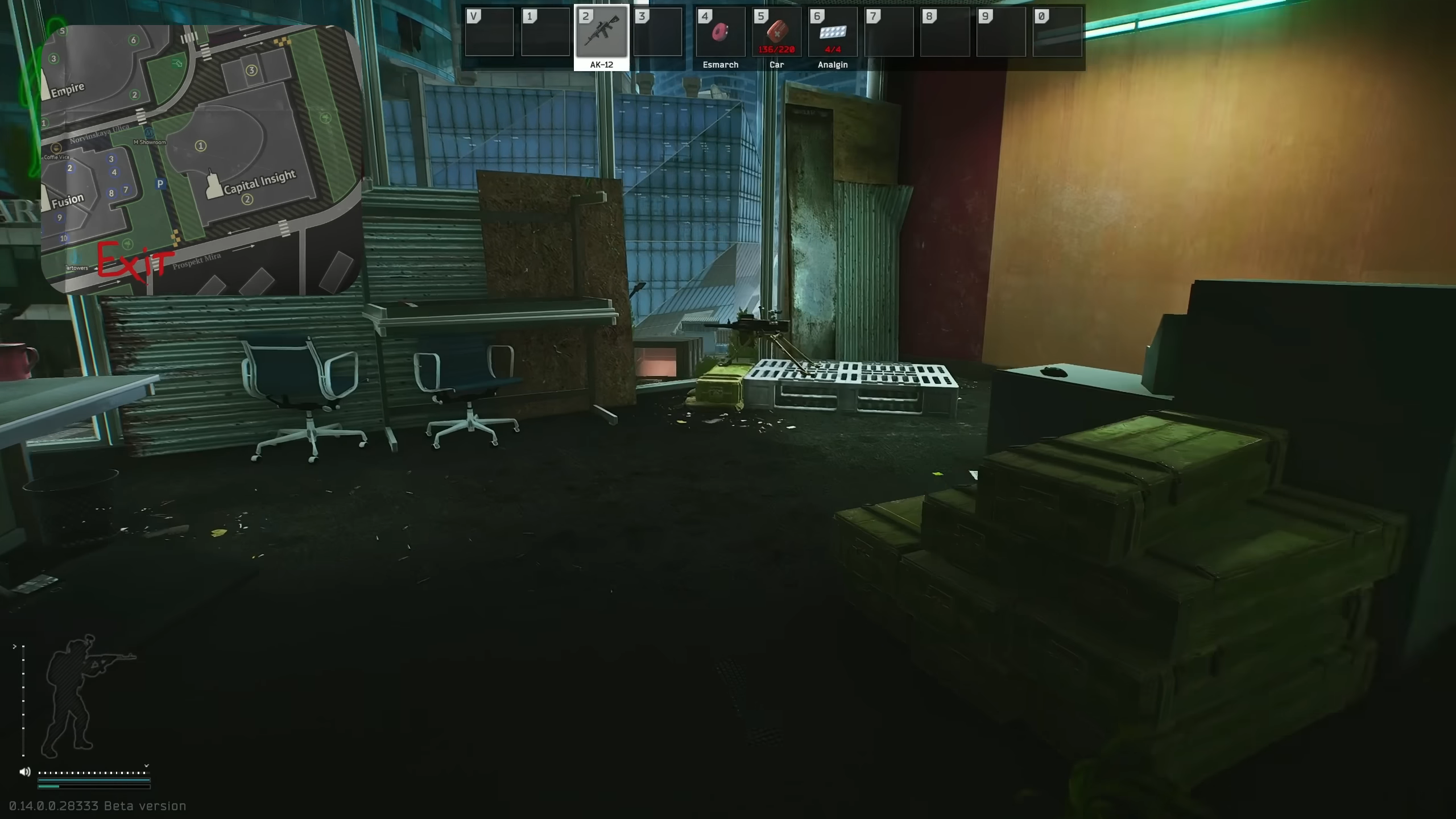Click the speaker volume icon bottom left

tap(24, 772)
